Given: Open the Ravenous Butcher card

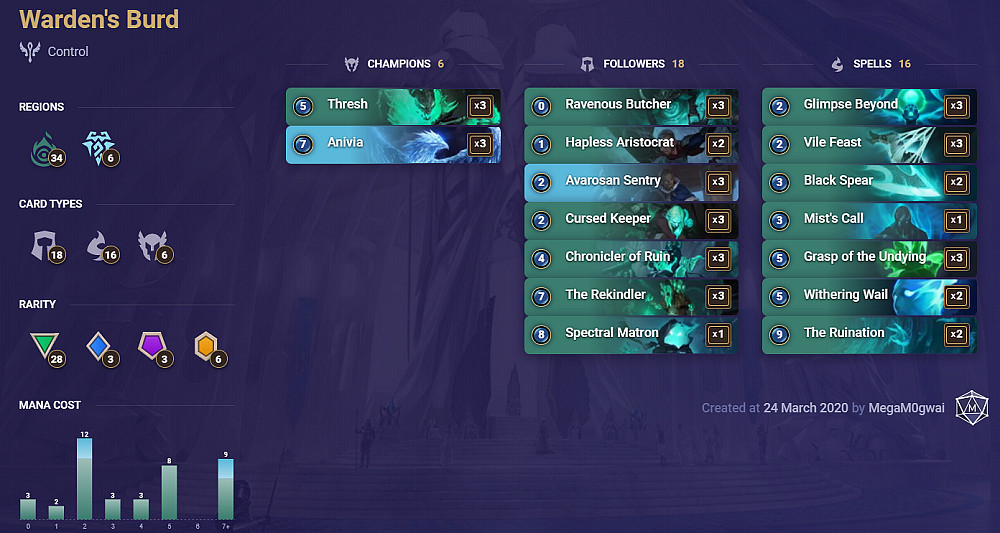Looking at the screenshot, I should tap(630, 105).
